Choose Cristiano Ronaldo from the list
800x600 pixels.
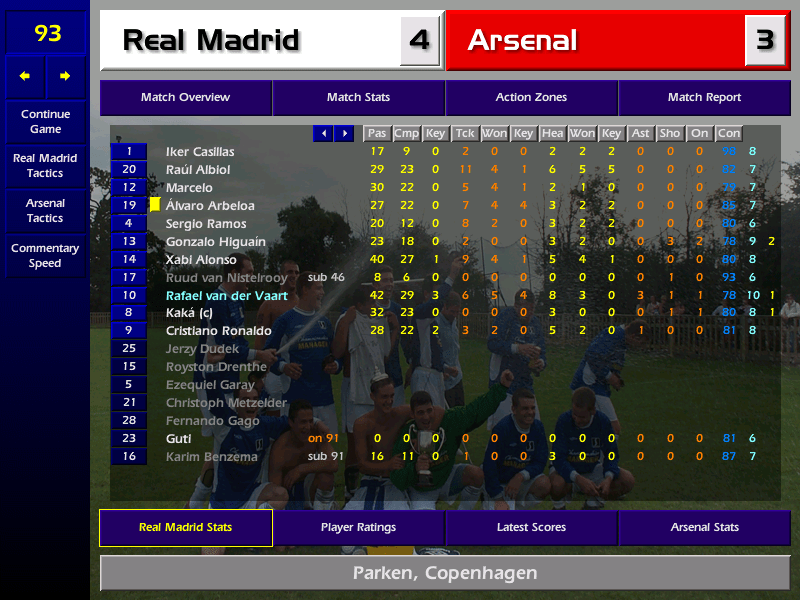pos(218,331)
